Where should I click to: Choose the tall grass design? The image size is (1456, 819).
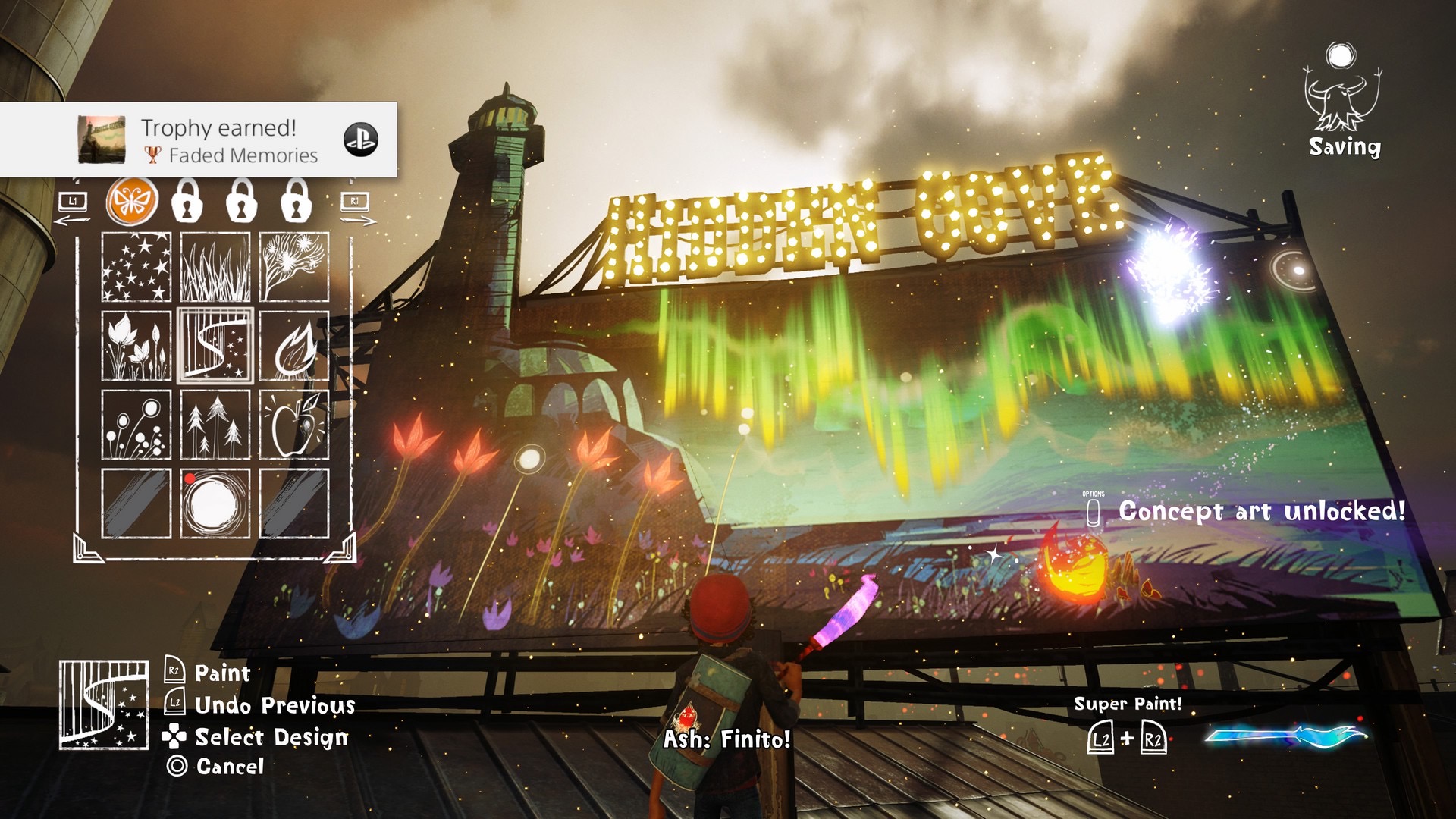coord(215,267)
